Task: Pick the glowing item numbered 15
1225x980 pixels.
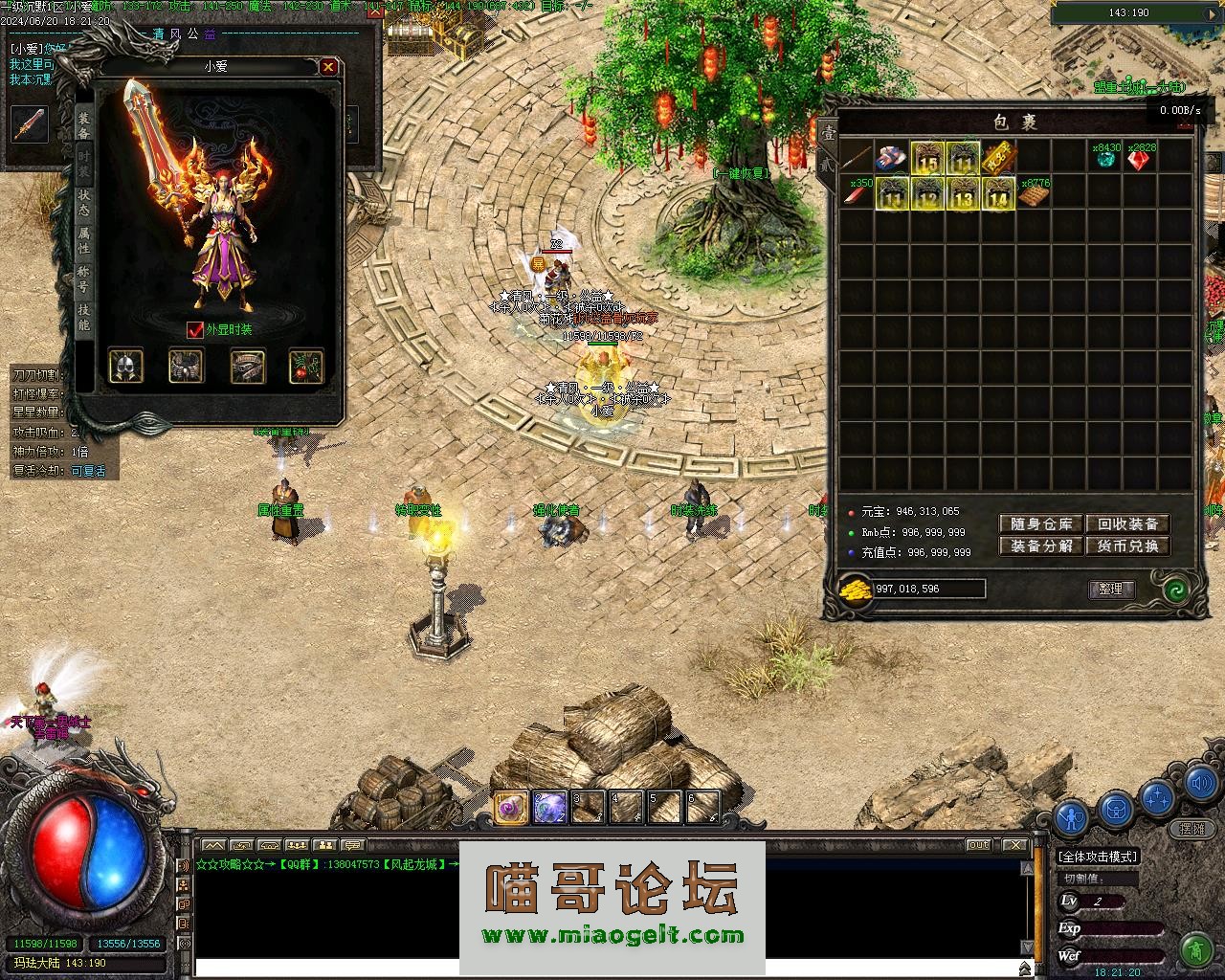Action: (x=926, y=158)
